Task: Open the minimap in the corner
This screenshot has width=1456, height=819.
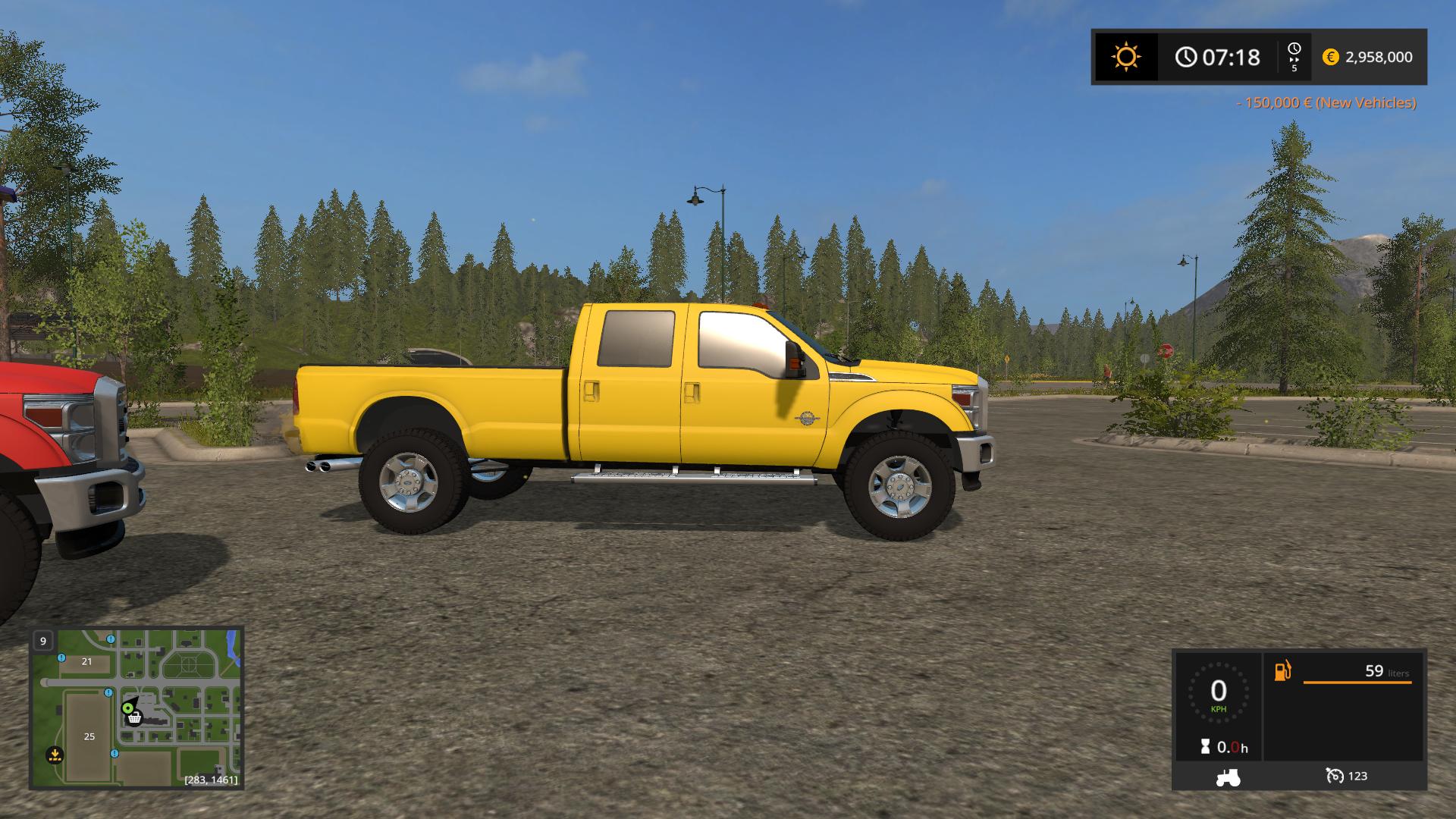Action: click(x=136, y=707)
